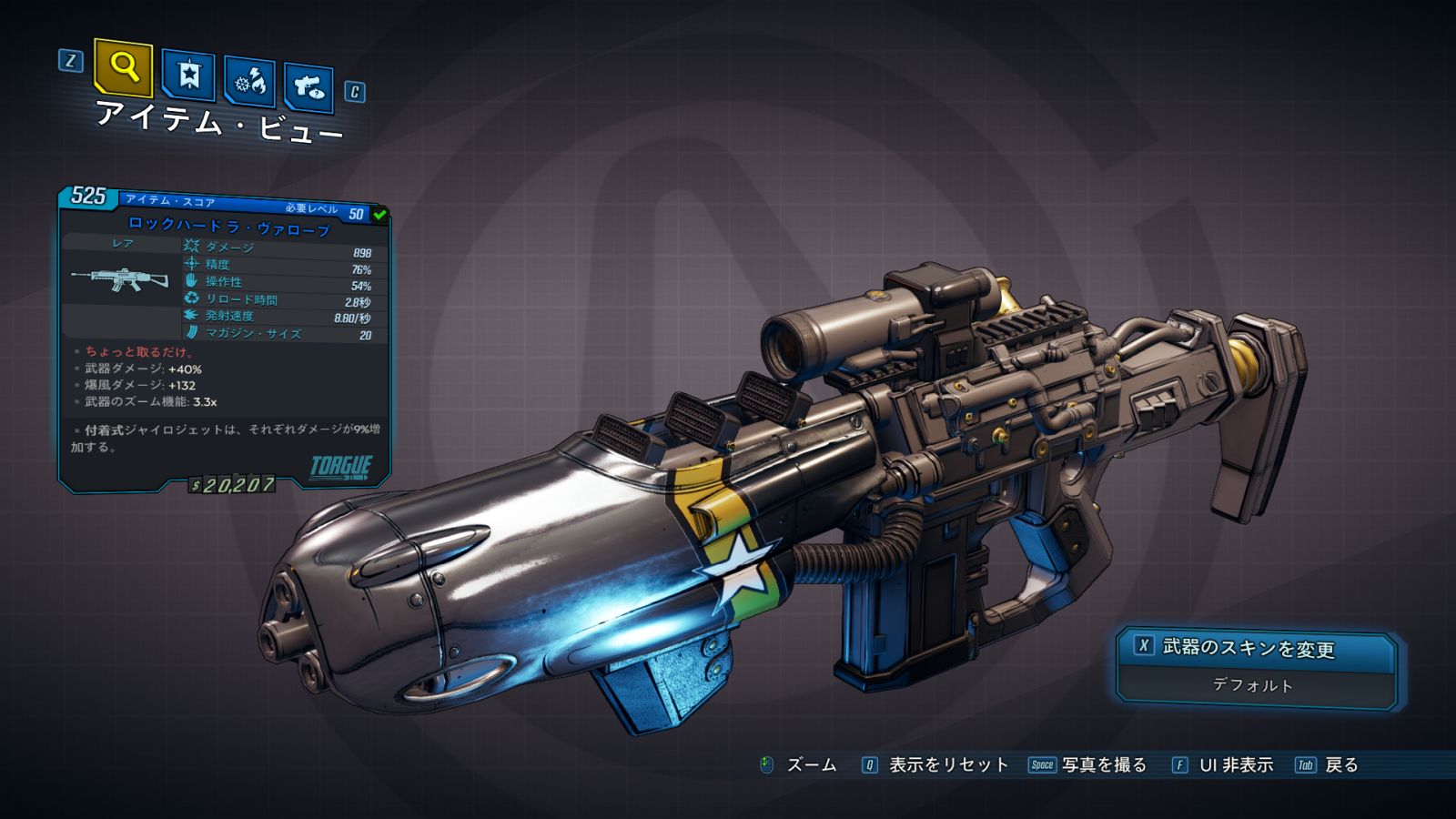This screenshot has width=1456, height=819.
Task: Switch to the star banner tab
Action: (x=188, y=75)
